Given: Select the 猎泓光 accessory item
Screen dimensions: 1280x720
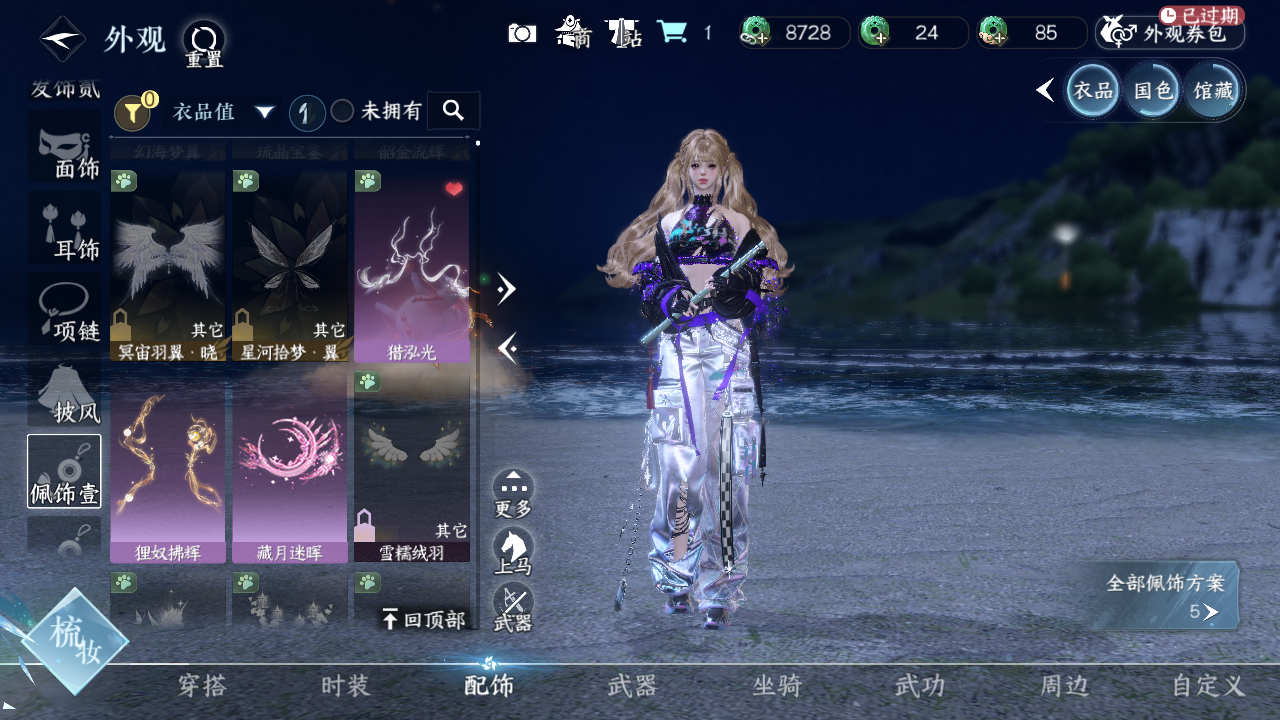Looking at the screenshot, I should 412,265.
